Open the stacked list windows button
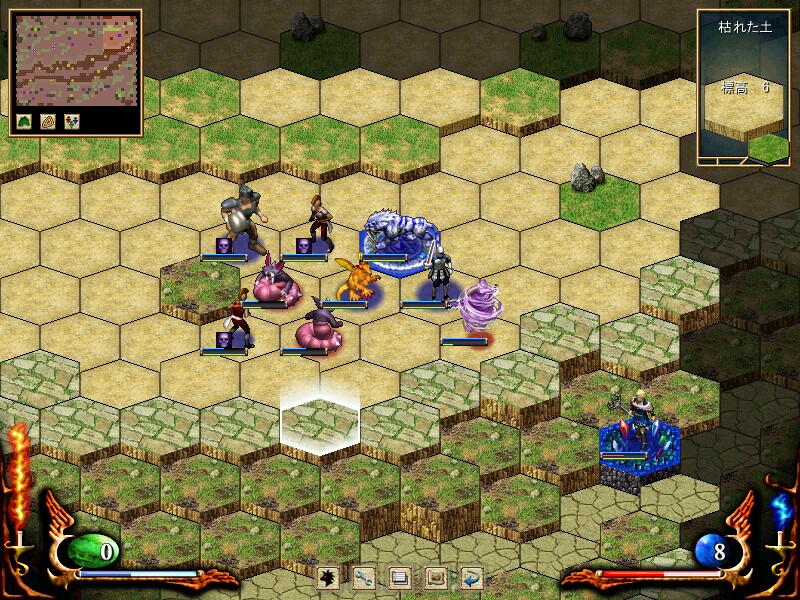The height and width of the screenshot is (600, 800). pyautogui.click(x=400, y=577)
